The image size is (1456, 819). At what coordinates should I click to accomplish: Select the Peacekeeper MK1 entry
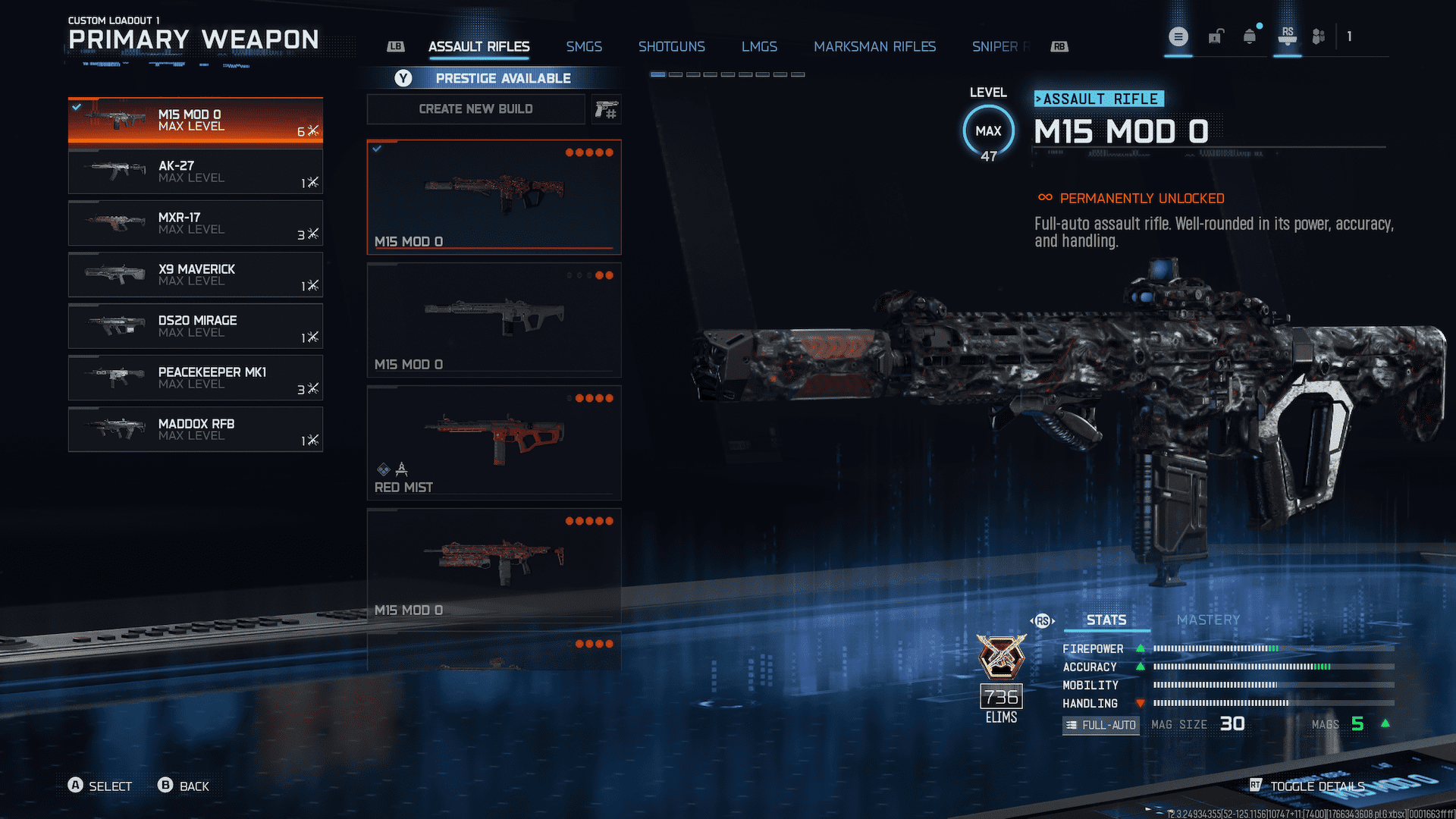coord(195,378)
